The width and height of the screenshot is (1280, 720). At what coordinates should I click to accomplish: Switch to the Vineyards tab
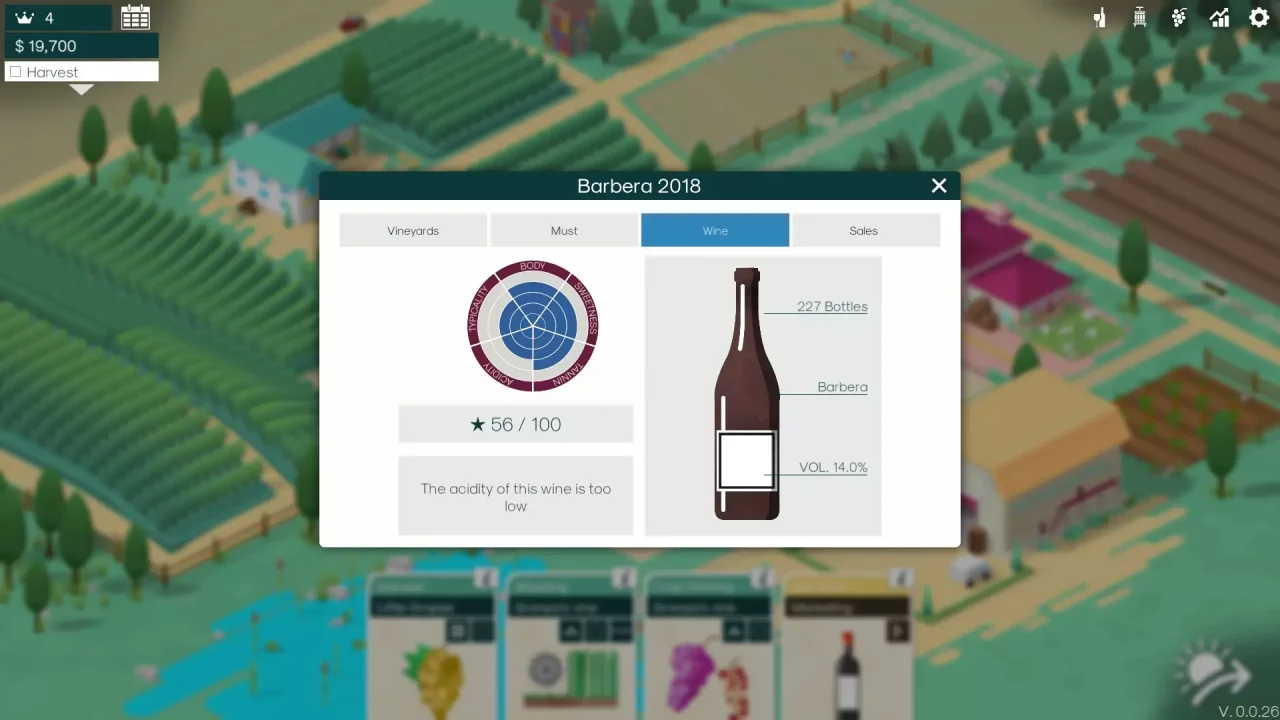coord(413,230)
